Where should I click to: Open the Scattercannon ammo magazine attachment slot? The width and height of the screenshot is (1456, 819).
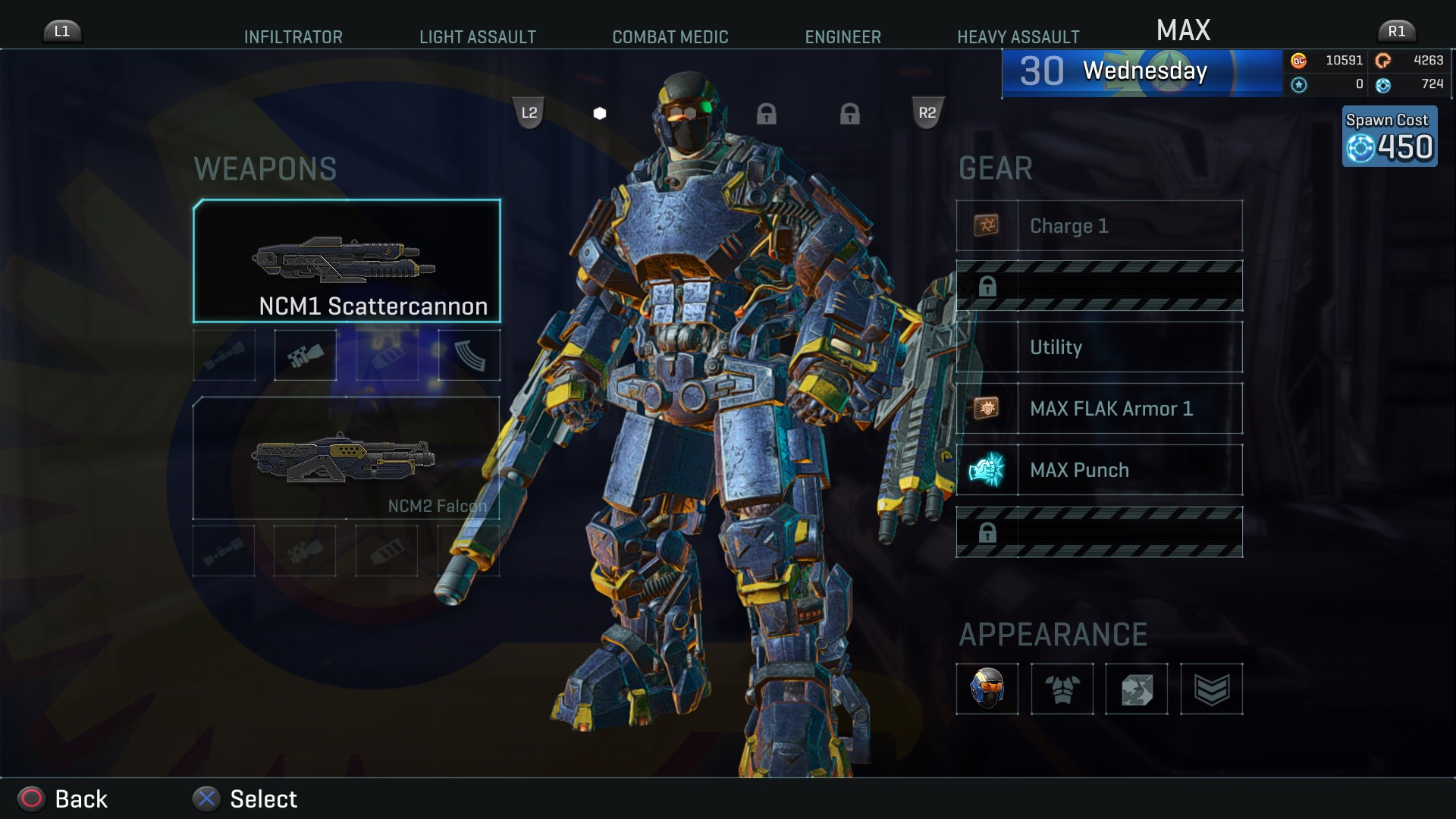click(469, 355)
